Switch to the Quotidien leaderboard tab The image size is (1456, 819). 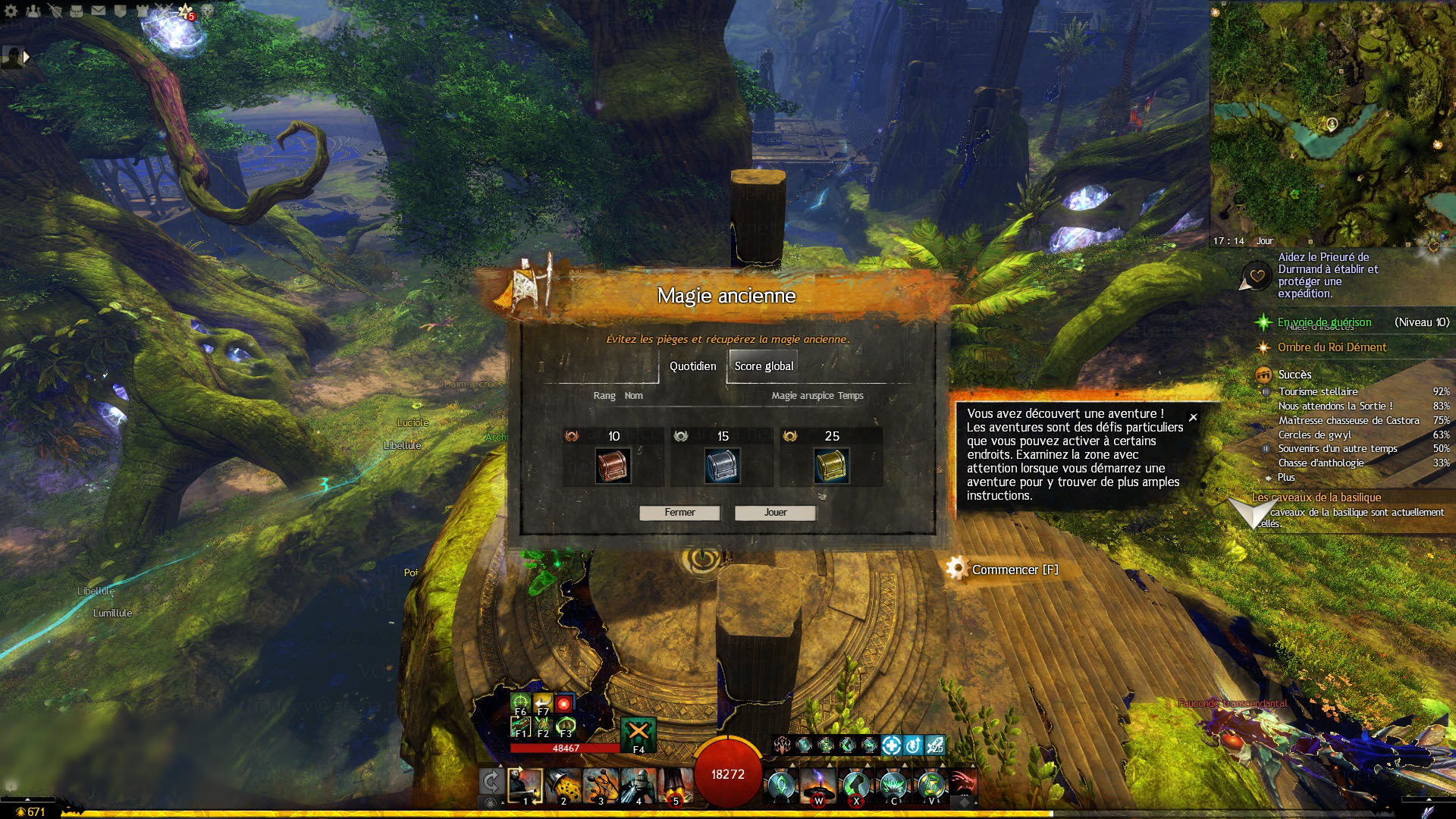[692, 366]
